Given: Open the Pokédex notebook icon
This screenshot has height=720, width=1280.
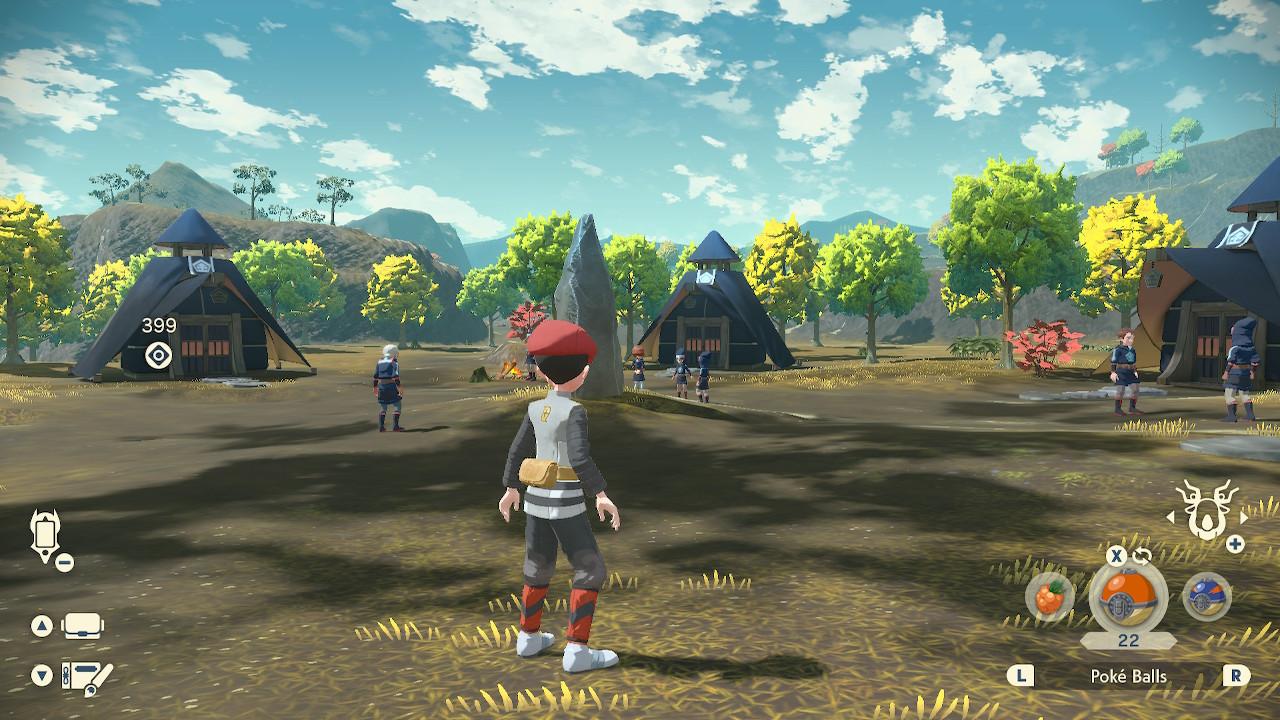Looking at the screenshot, I should click(x=86, y=677).
